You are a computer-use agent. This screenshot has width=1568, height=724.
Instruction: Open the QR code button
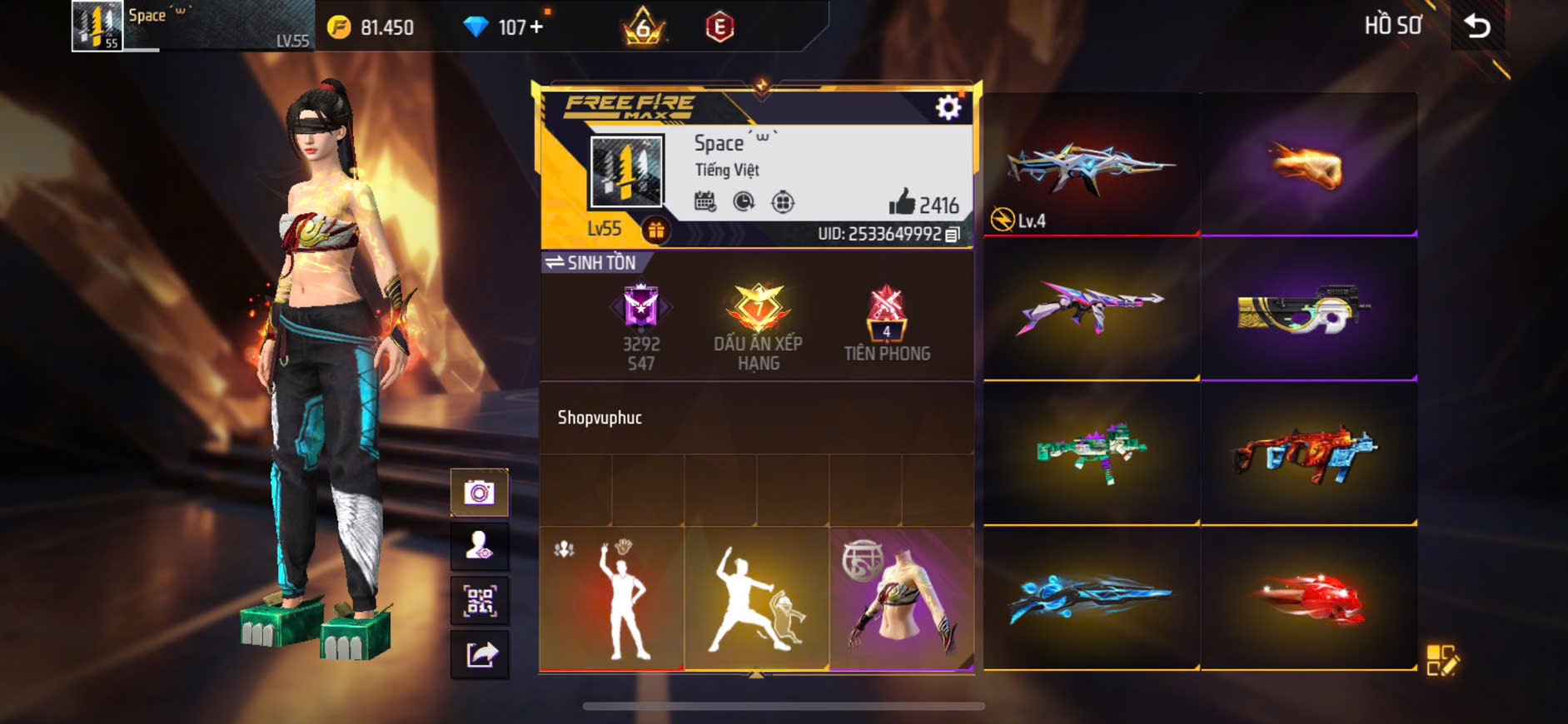click(480, 600)
